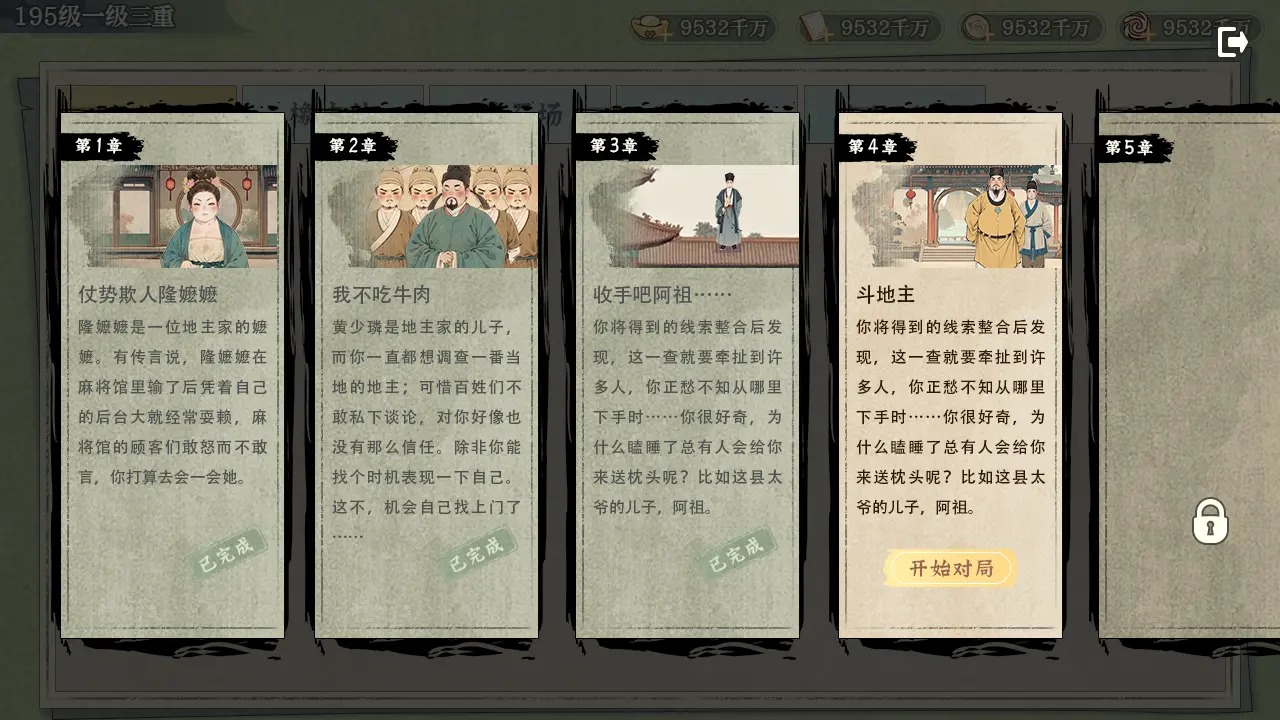Screen dimensions: 1280x720
Task: Select the 第1章 chapter label
Action: coord(98,146)
